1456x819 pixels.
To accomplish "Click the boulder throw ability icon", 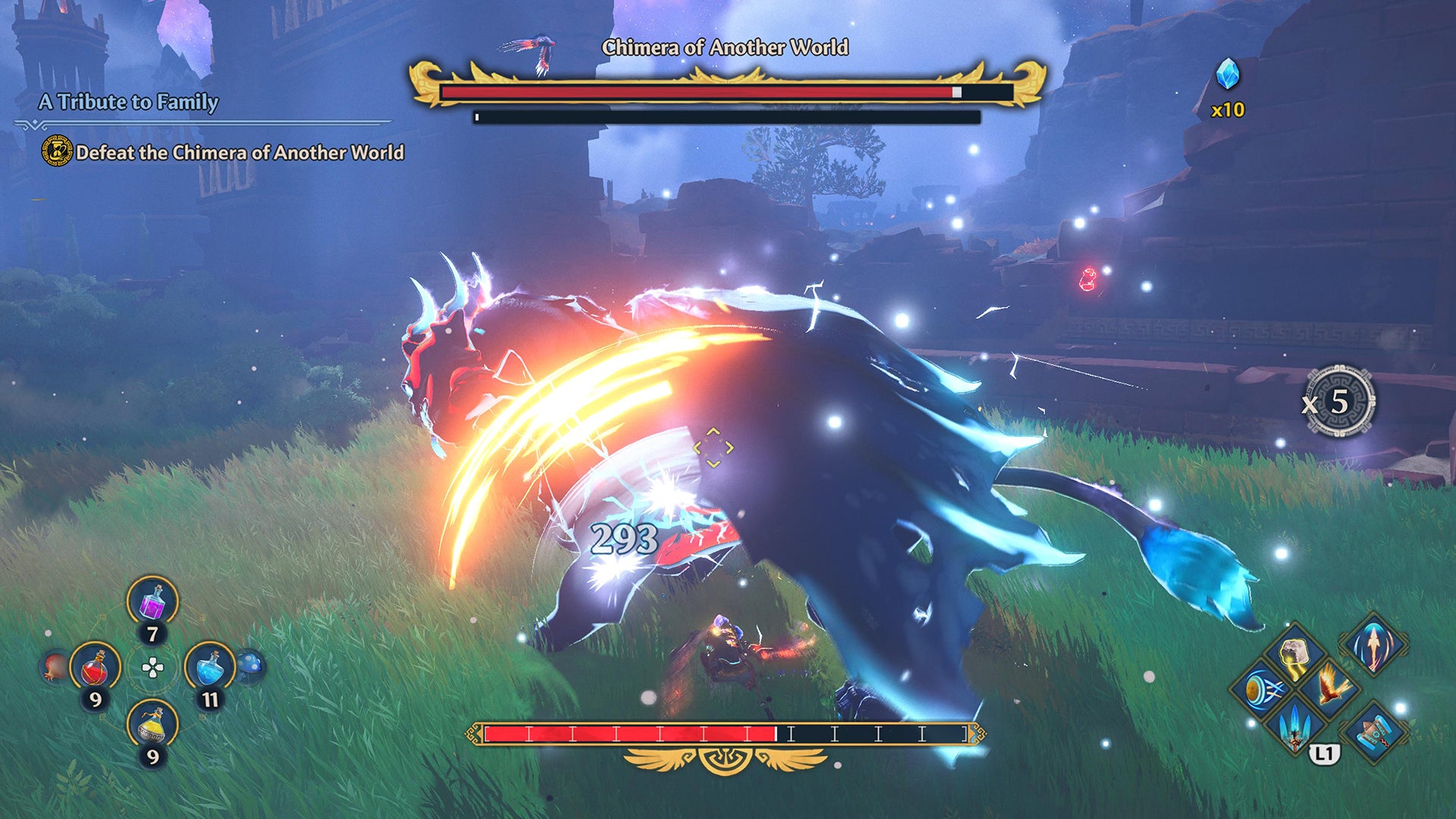I will point(1294,652).
